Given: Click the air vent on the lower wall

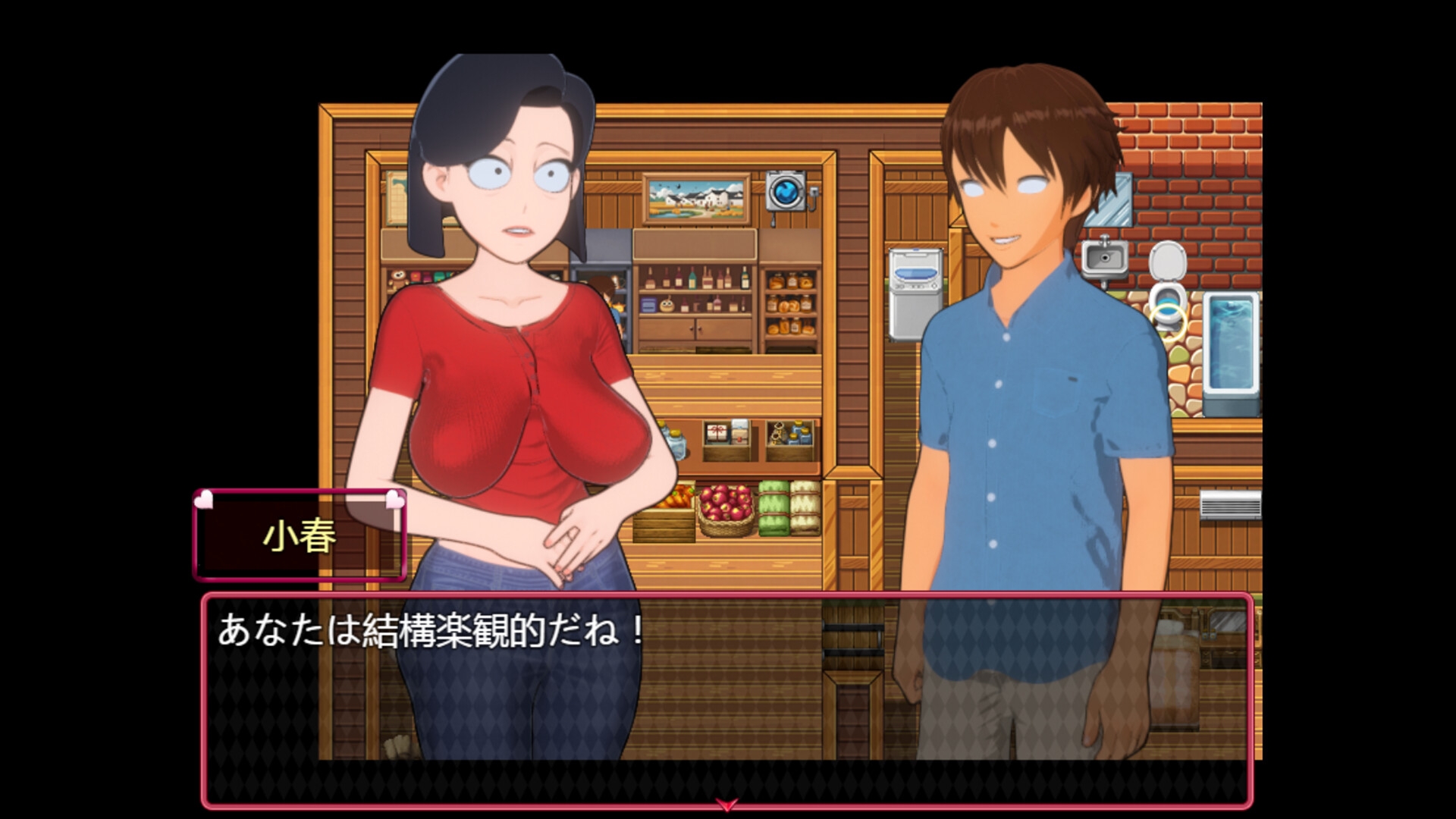Looking at the screenshot, I should 1232,504.
